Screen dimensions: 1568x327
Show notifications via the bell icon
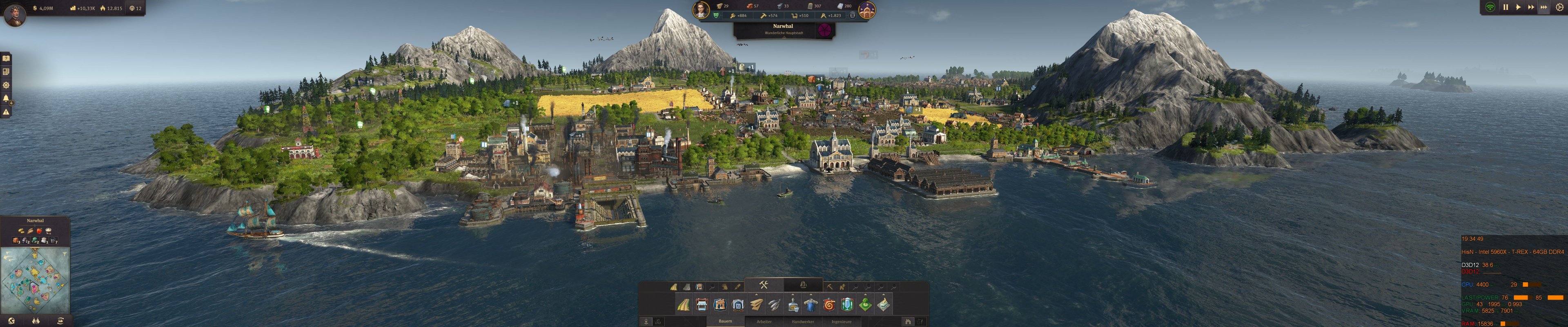(x=7, y=98)
